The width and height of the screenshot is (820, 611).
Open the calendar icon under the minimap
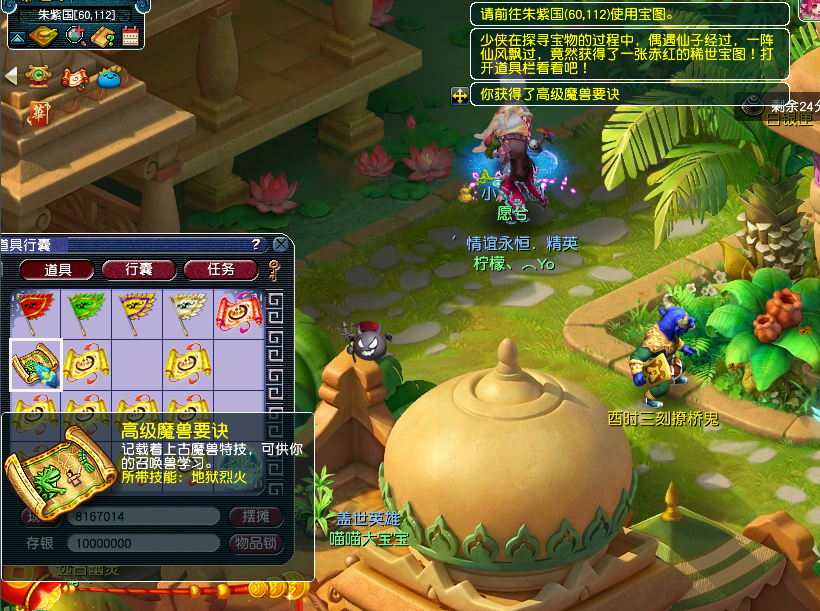(x=130, y=38)
